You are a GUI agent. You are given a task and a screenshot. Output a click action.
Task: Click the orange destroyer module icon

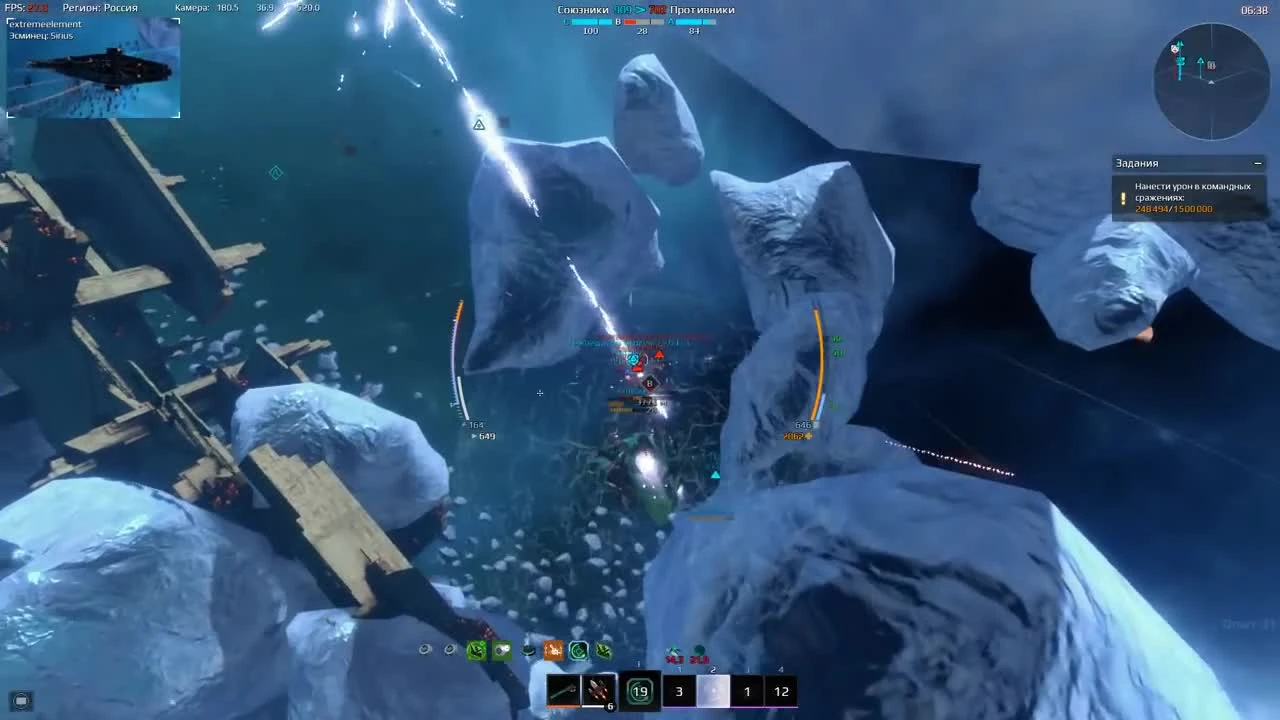553,650
